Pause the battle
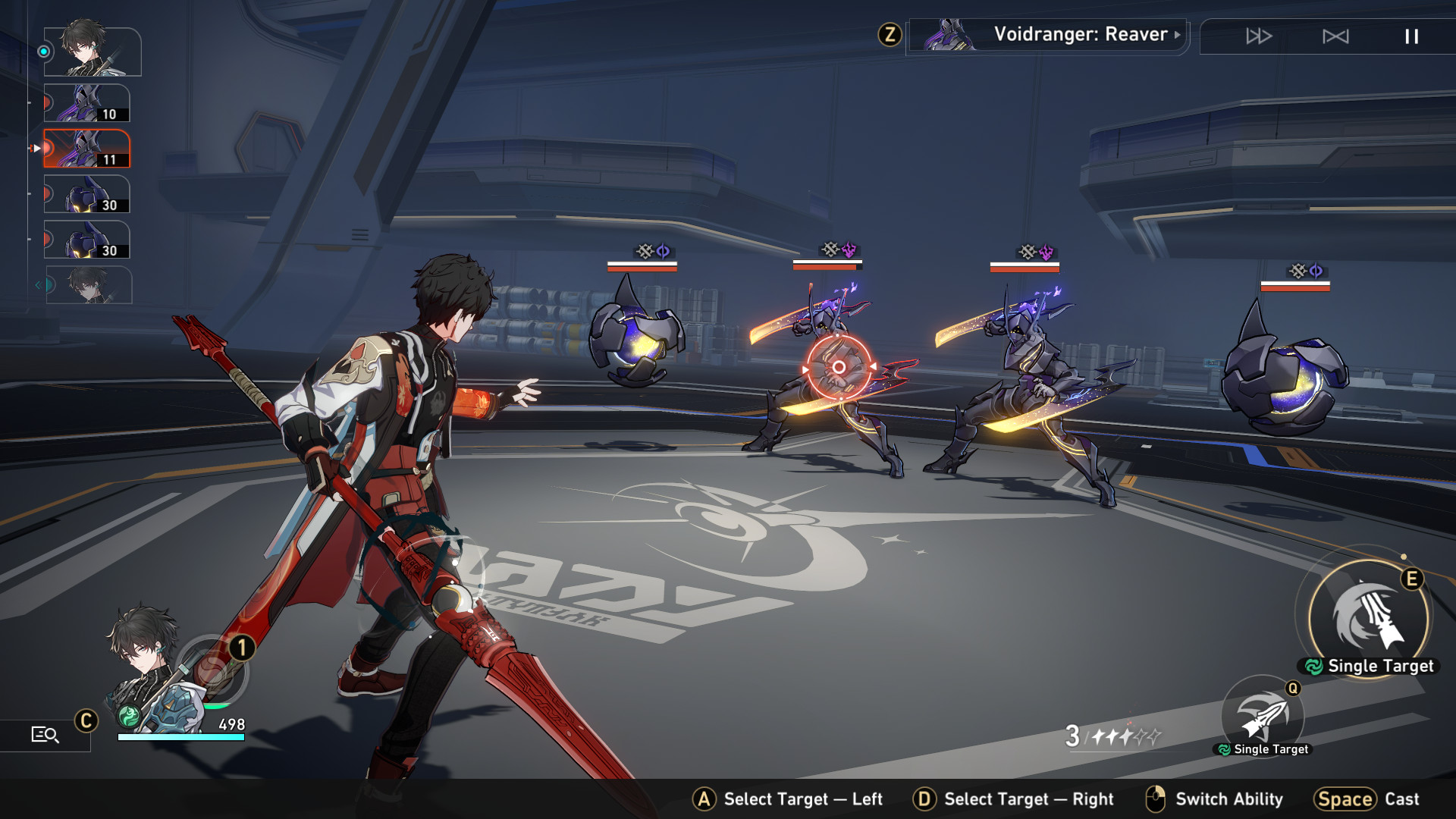 [x=1411, y=36]
